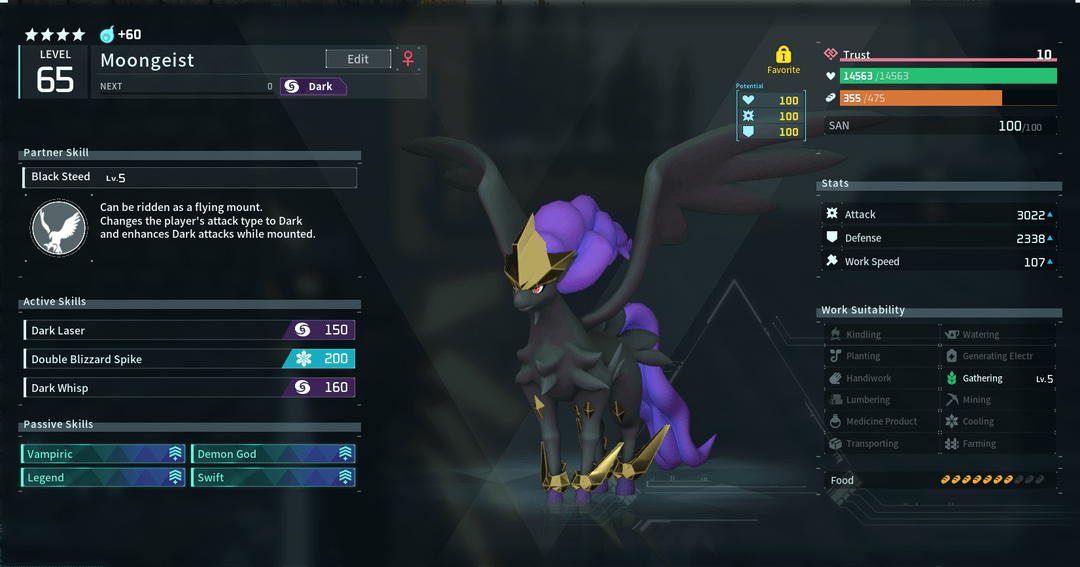Toggle the Favorite lock icon
Viewport: 1080px width, 567px height.
pyautogui.click(x=783, y=55)
